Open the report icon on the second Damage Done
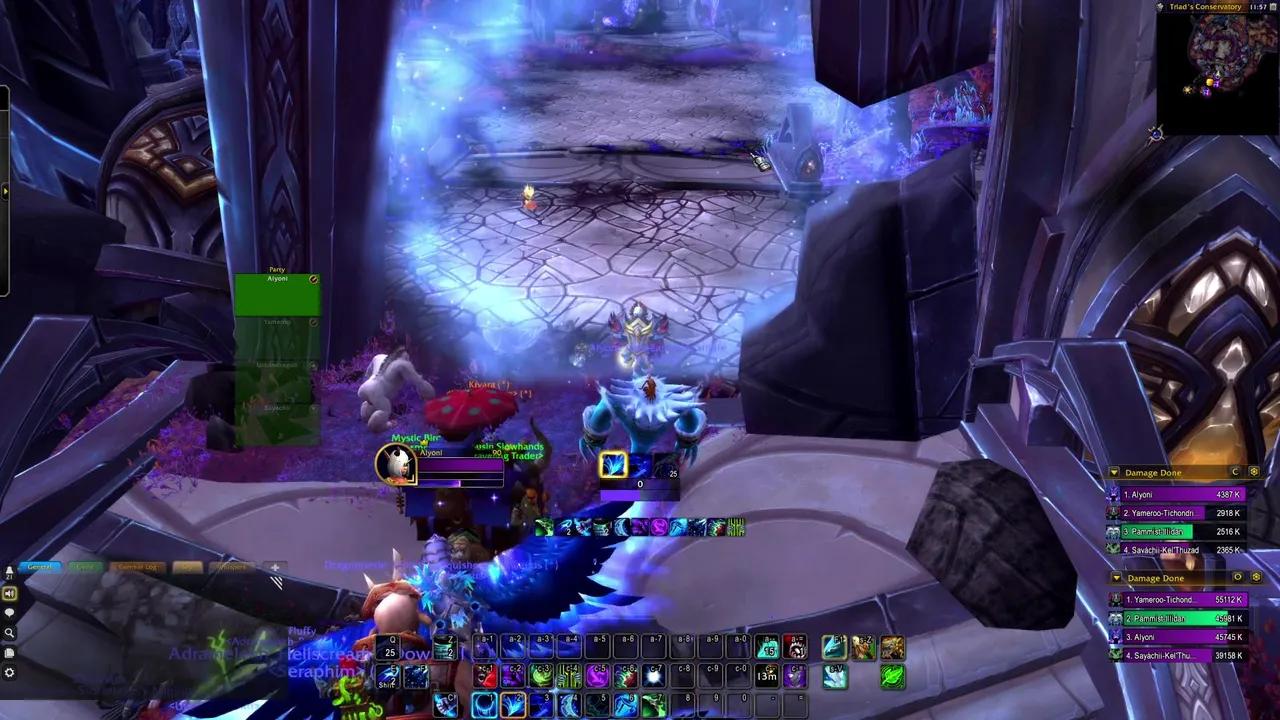The height and width of the screenshot is (720, 1280). (1238, 578)
